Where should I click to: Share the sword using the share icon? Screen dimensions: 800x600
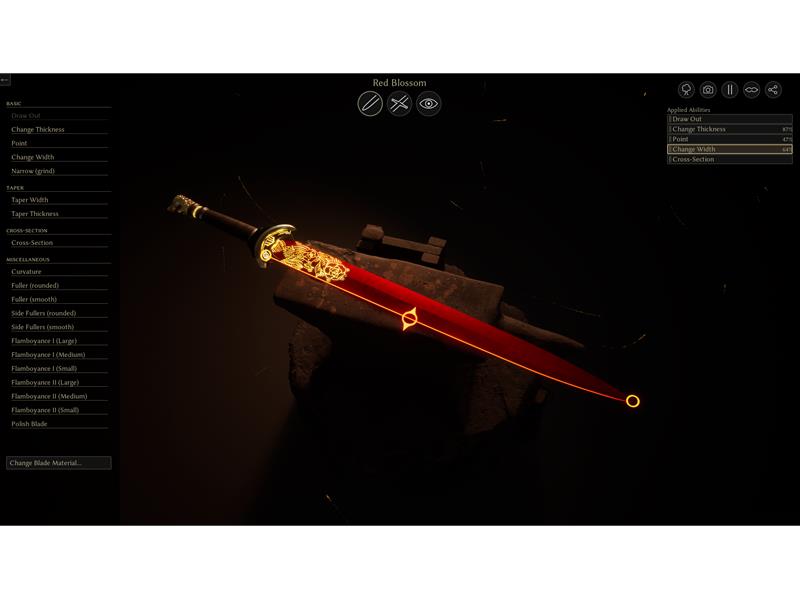(x=773, y=90)
